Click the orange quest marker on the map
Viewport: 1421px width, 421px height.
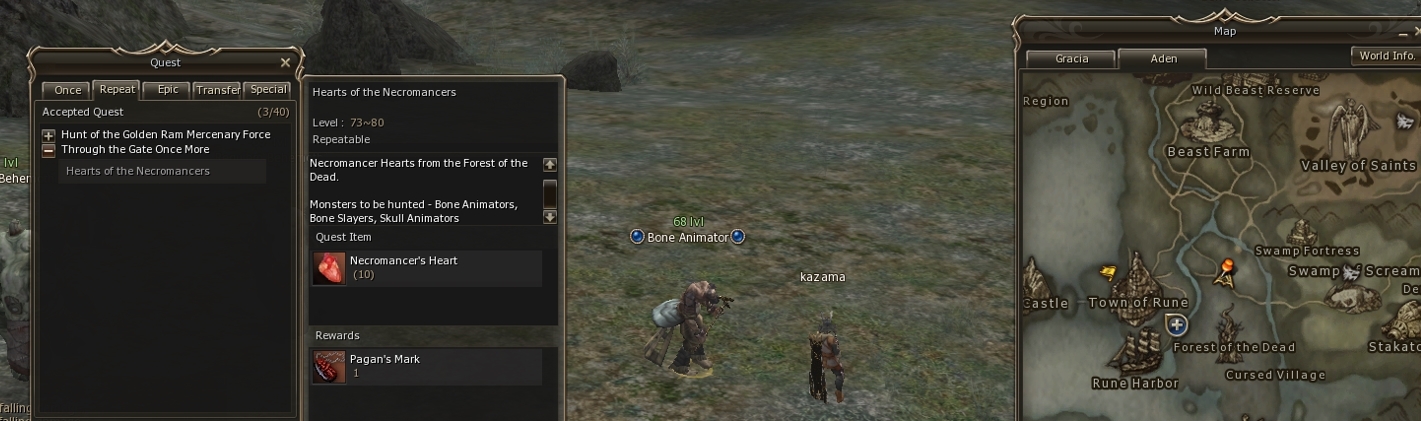tap(1226, 268)
